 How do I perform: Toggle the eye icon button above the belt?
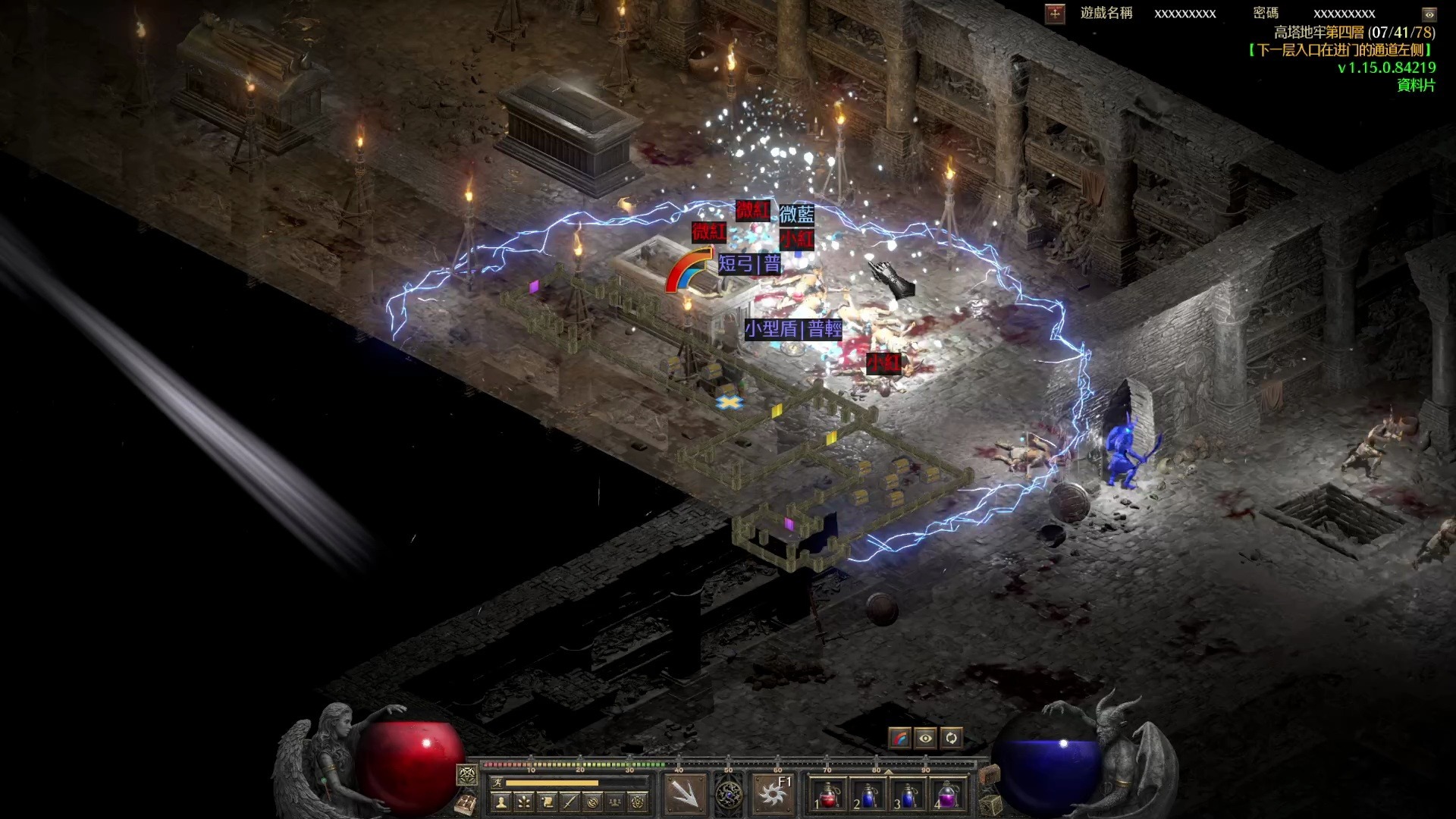925,738
